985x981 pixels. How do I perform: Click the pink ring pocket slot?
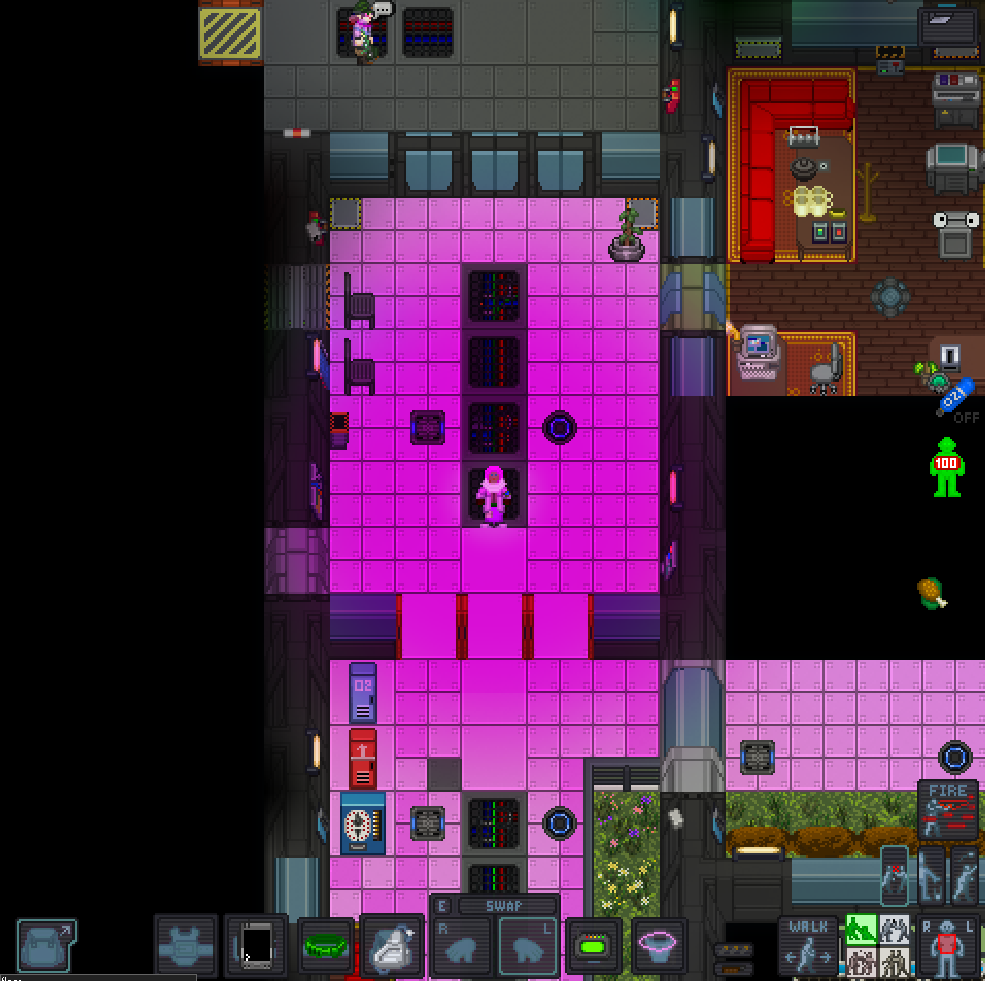659,945
